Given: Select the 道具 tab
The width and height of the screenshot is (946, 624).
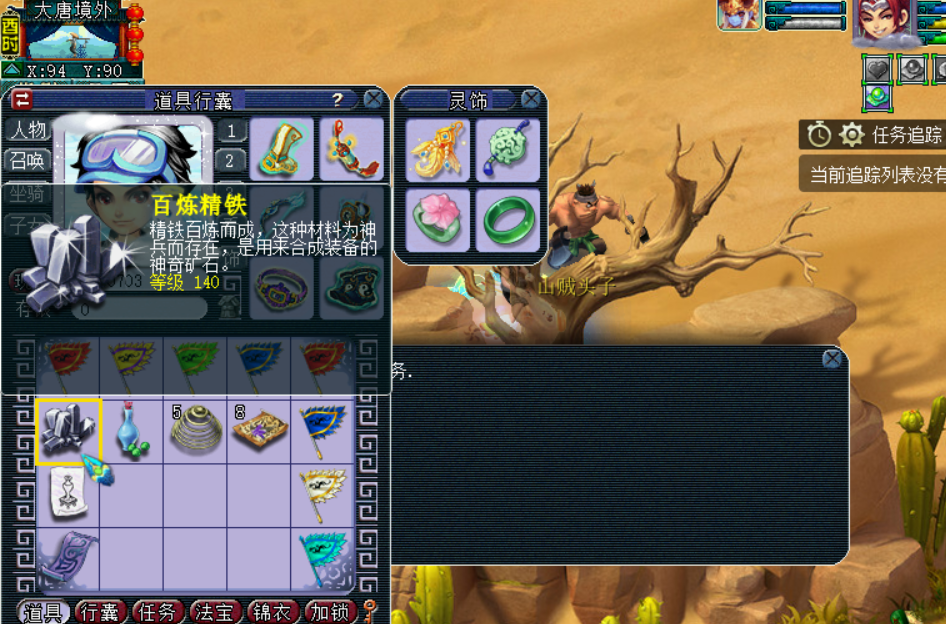Looking at the screenshot, I should (43, 612).
